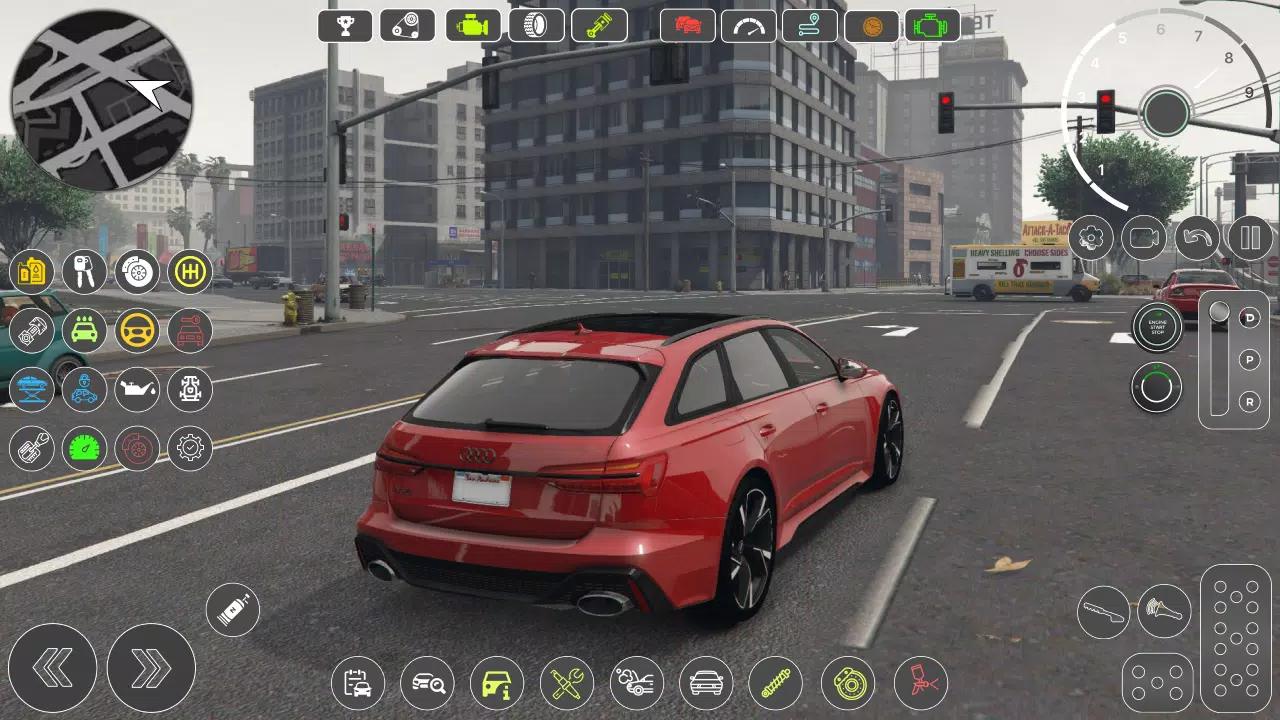Viewport: 1280px width, 720px height.
Task: Open the dashboard gauges tab
Action: click(x=748, y=25)
